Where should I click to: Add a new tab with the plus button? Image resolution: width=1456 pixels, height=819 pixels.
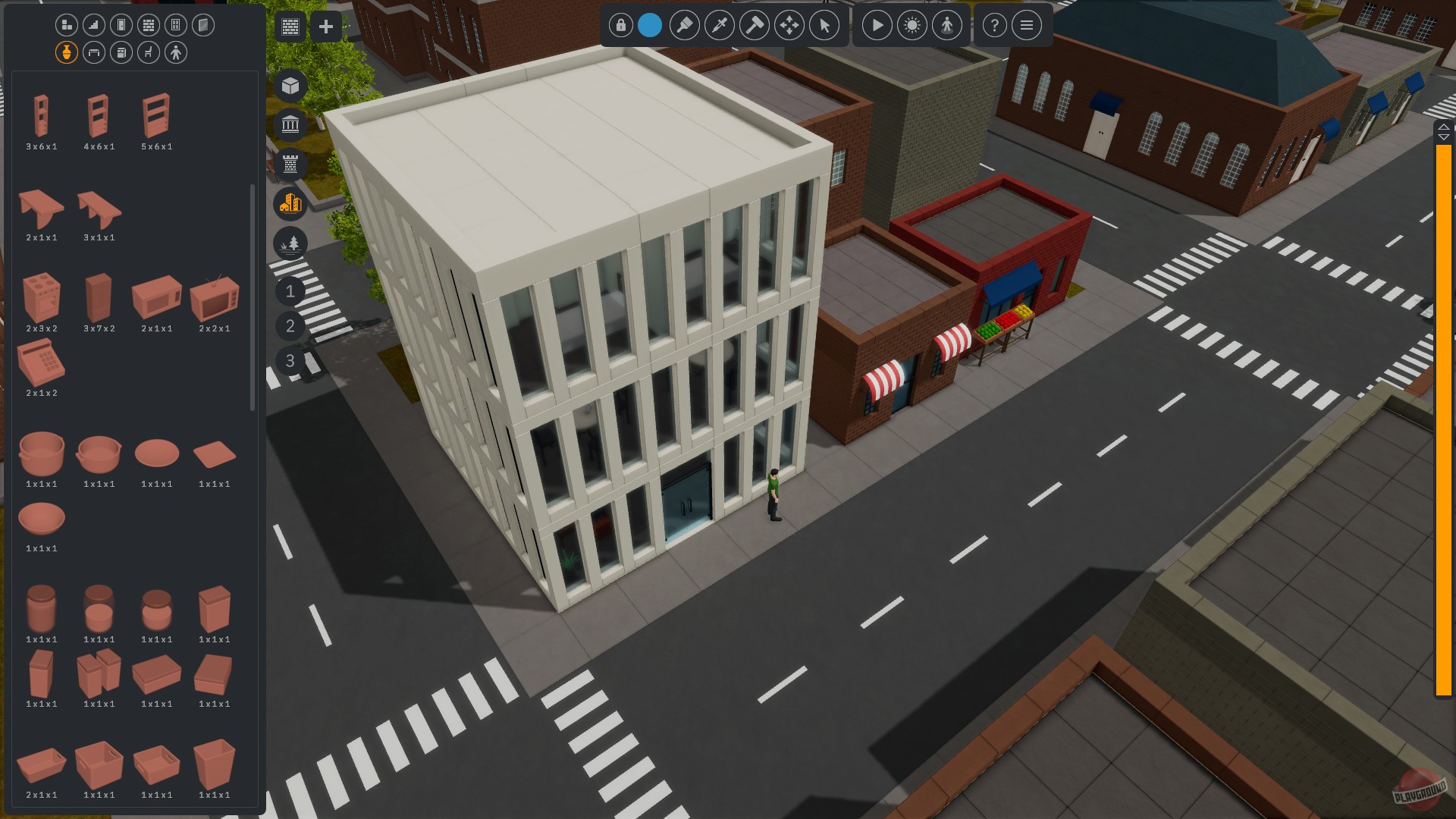tap(326, 27)
